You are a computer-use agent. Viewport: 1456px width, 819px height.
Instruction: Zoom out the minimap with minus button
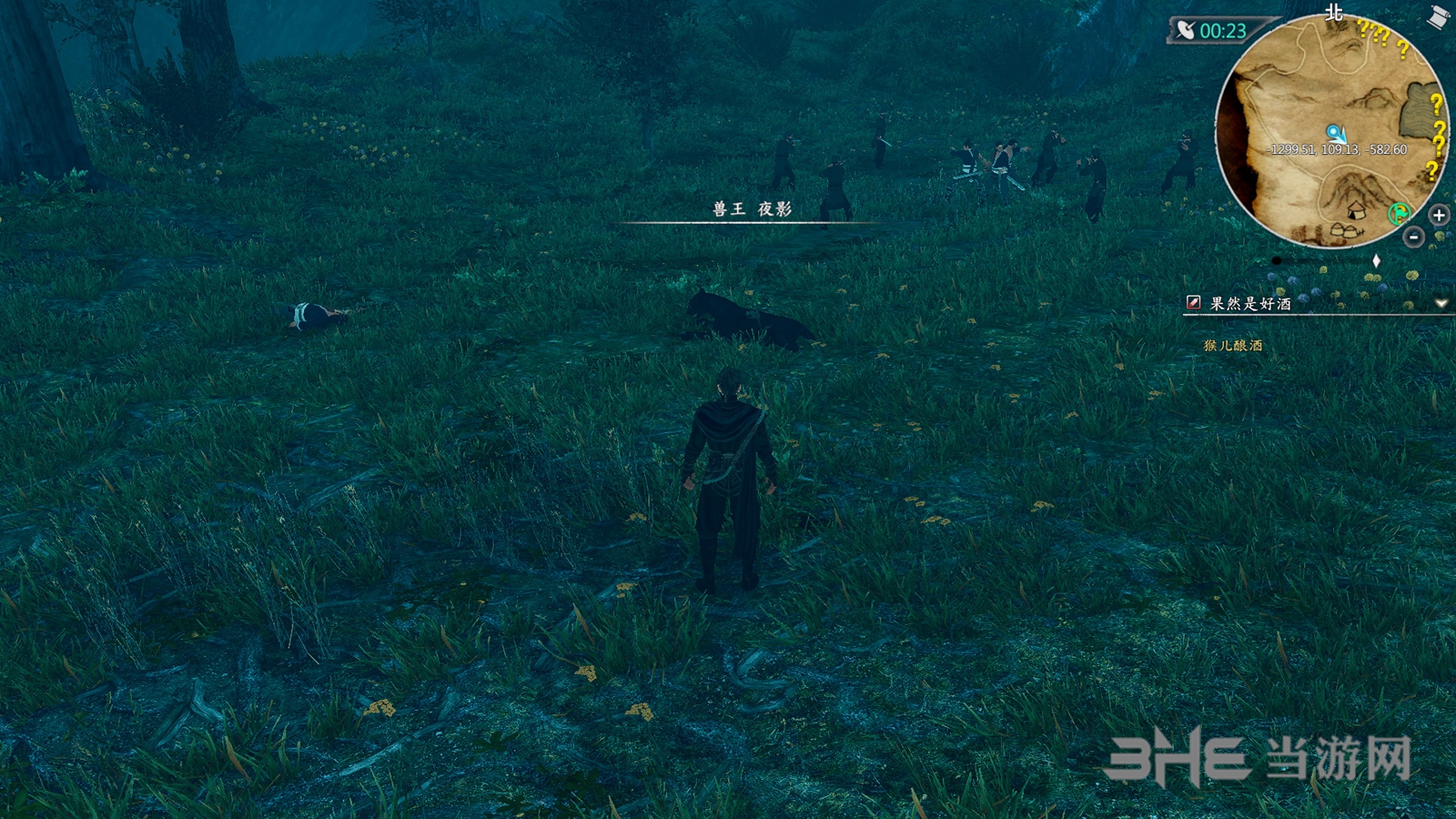(x=1413, y=238)
